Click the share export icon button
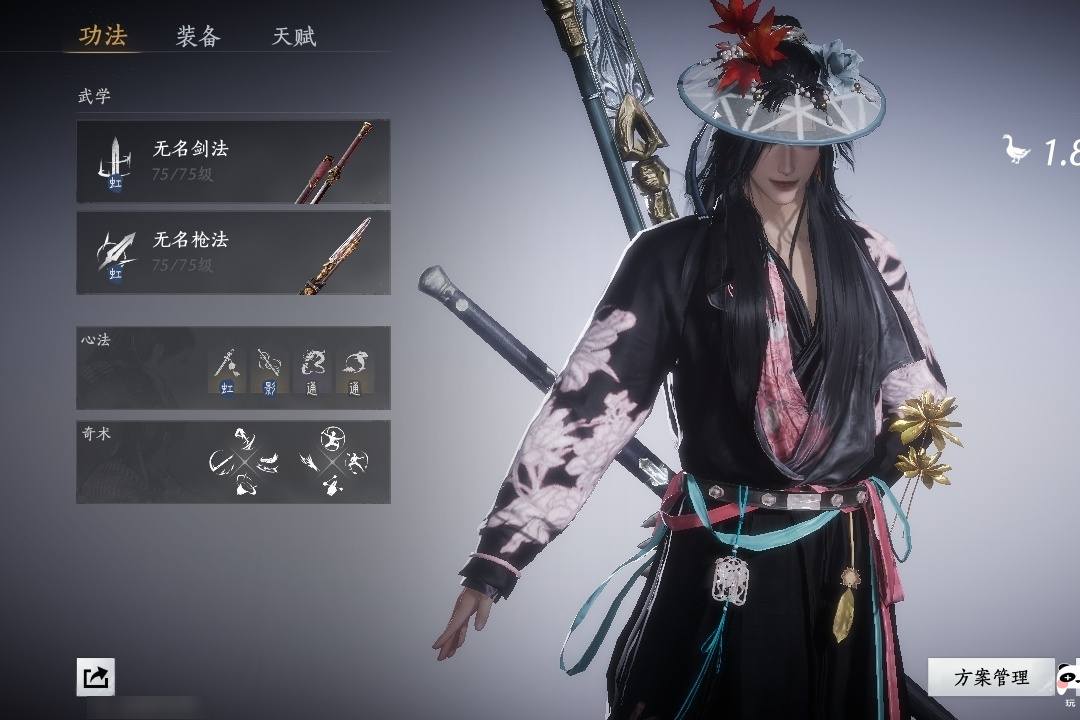Image resolution: width=1080 pixels, height=720 pixels. (96, 677)
